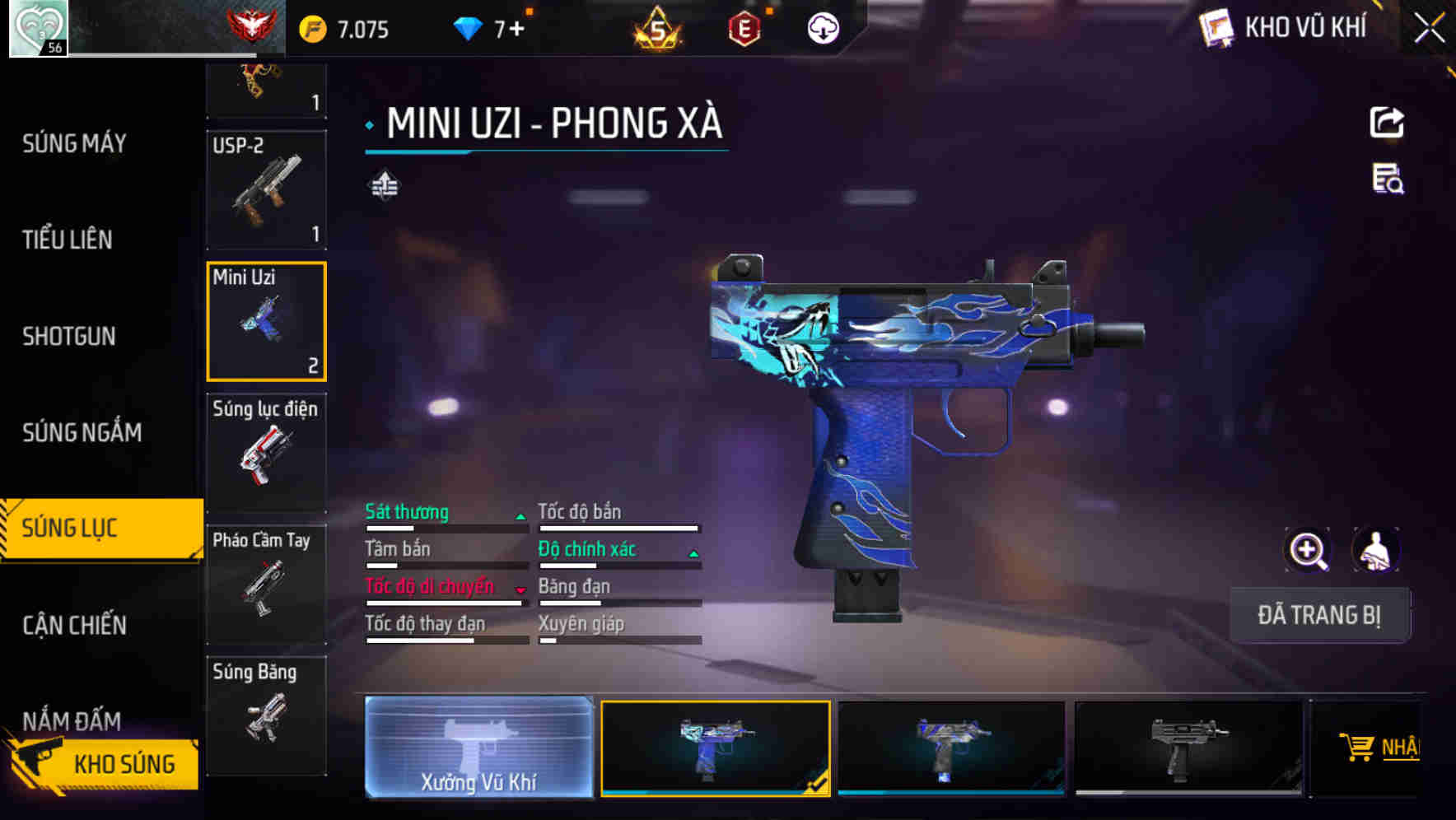Select the CẬN CHIẾN category

pyautogui.click(x=73, y=626)
